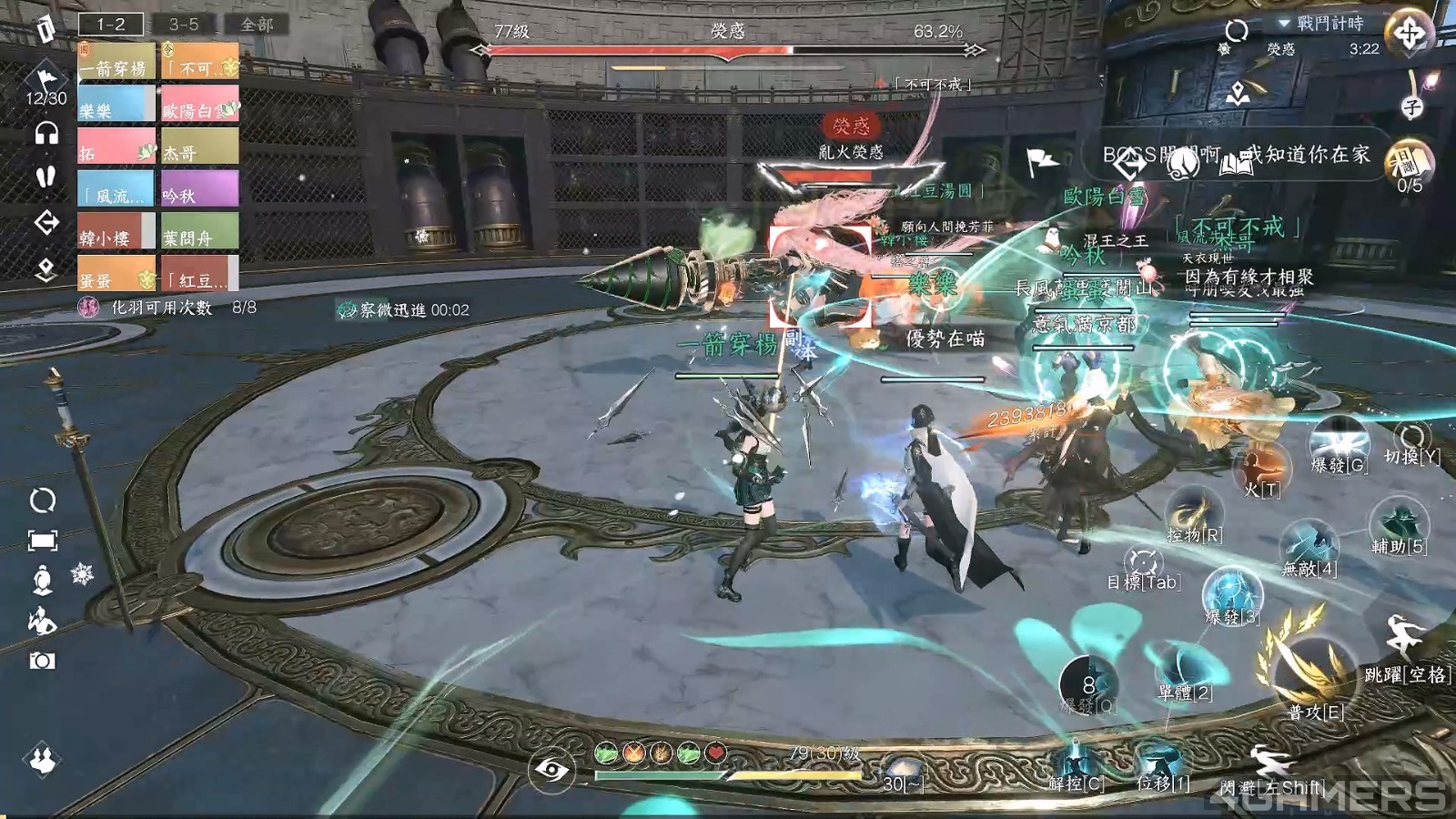Switch to the 3-5 party tab
Screen dimensions: 1456x819
tap(183, 25)
